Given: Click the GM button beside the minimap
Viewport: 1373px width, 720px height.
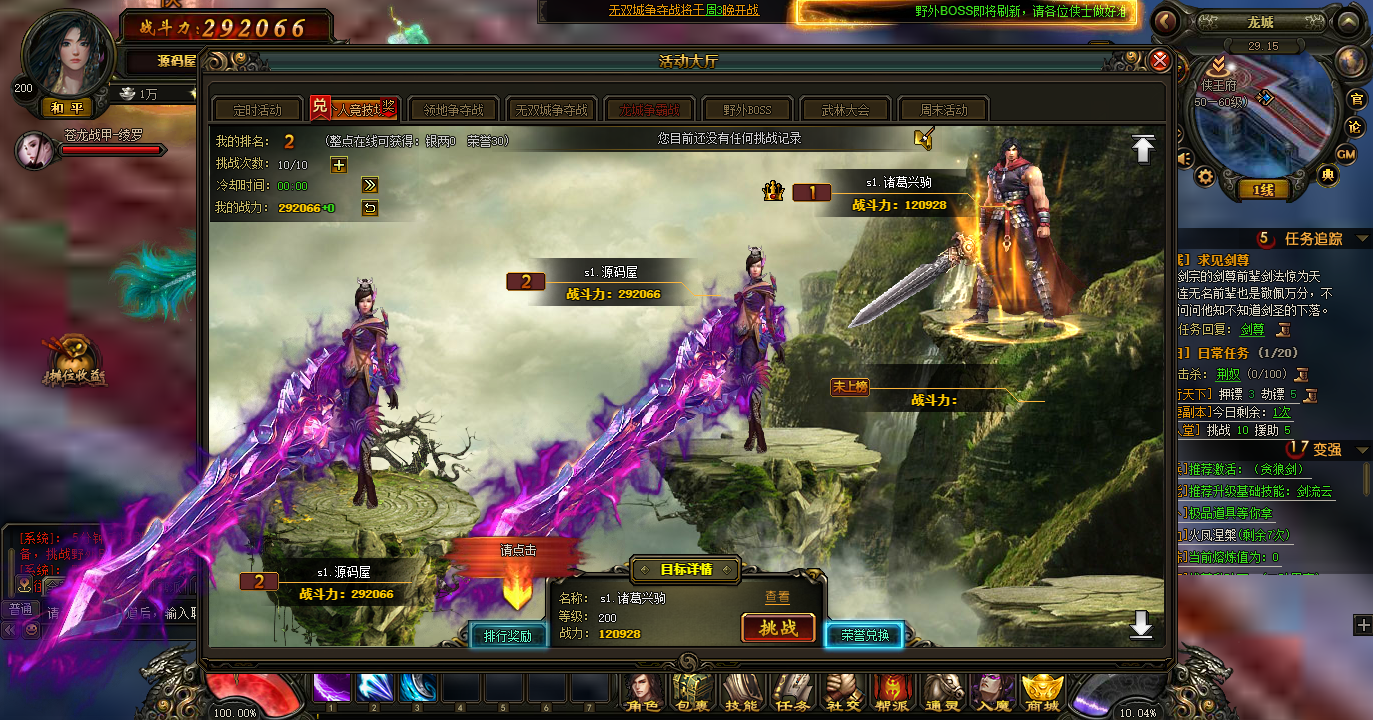Looking at the screenshot, I should (x=1346, y=154).
